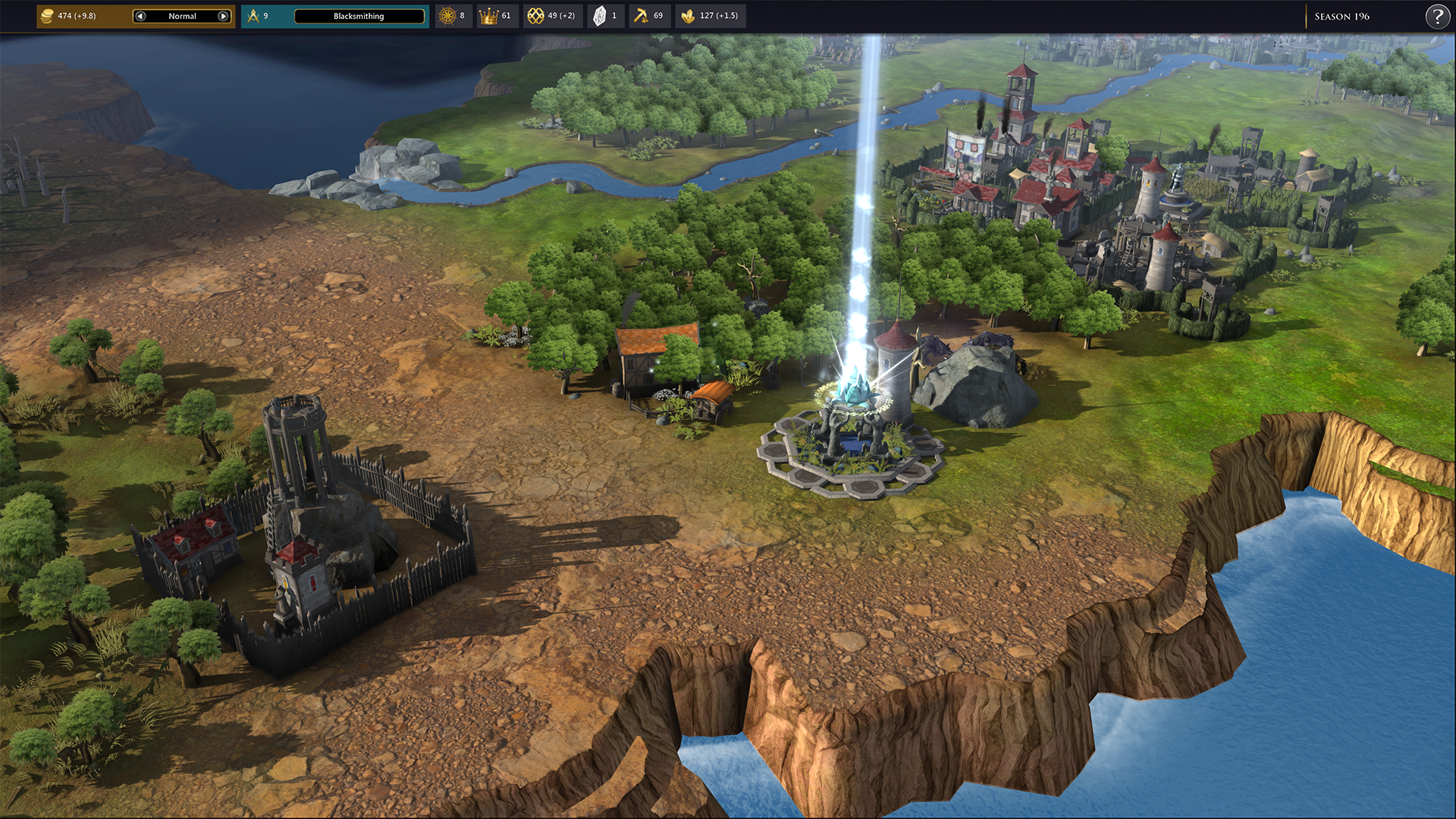
Task: Open the question mark help button
Action: [1437, 16]
